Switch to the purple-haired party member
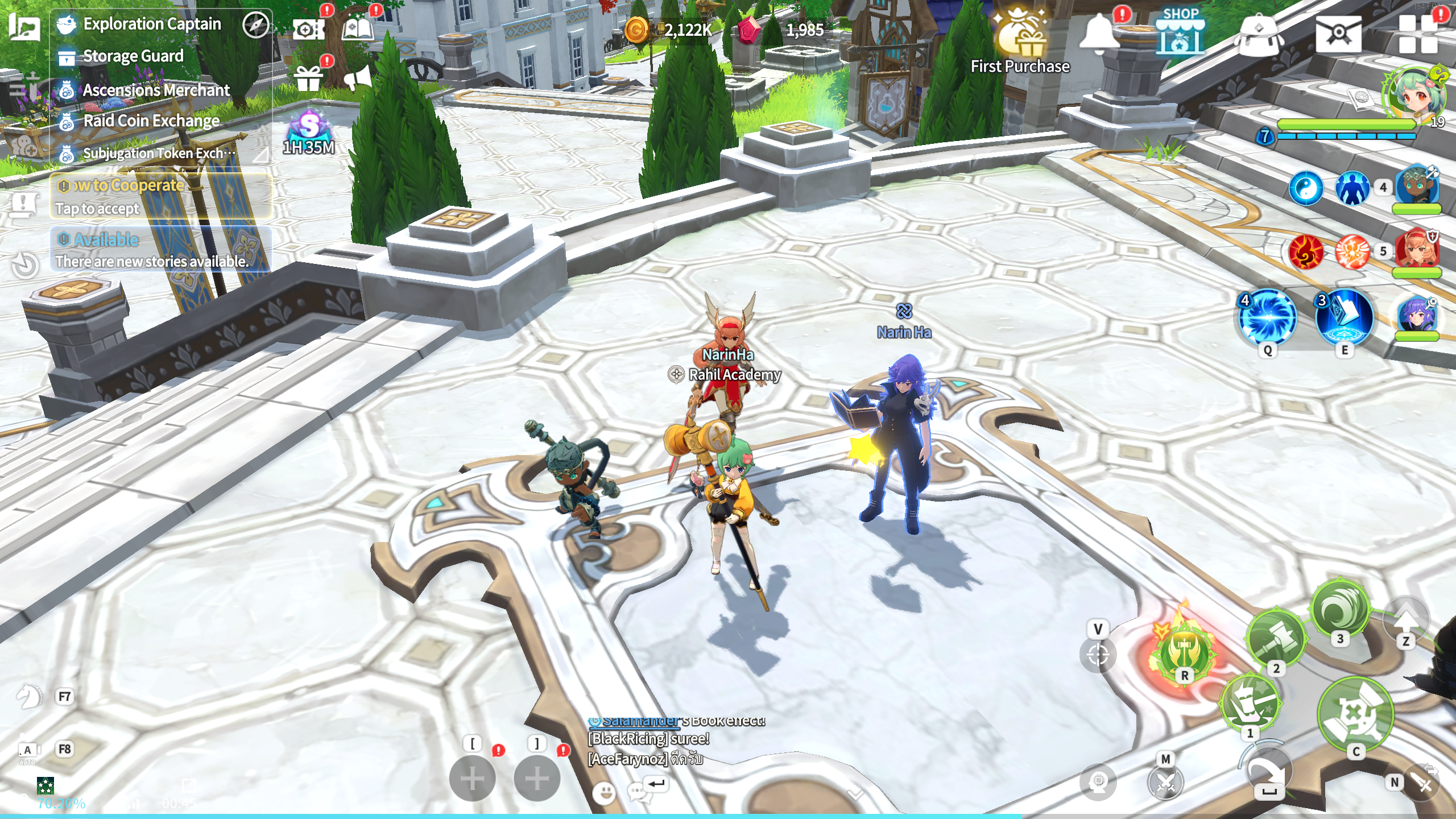This screenshot has width=1456, height=819. (1416, 316)
